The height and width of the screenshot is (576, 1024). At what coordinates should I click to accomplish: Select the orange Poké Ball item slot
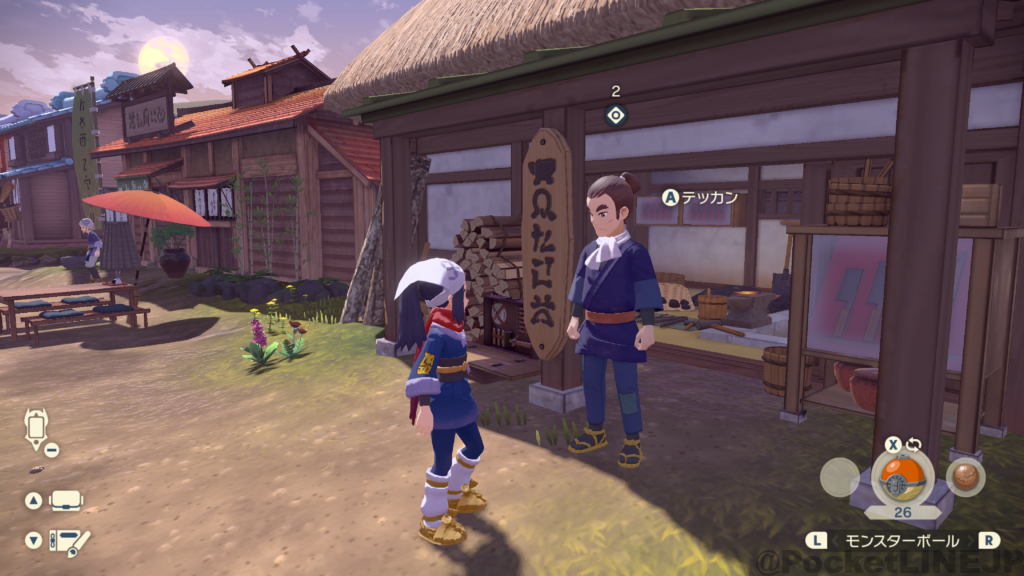pyautogui.click(x=902, y=478)
